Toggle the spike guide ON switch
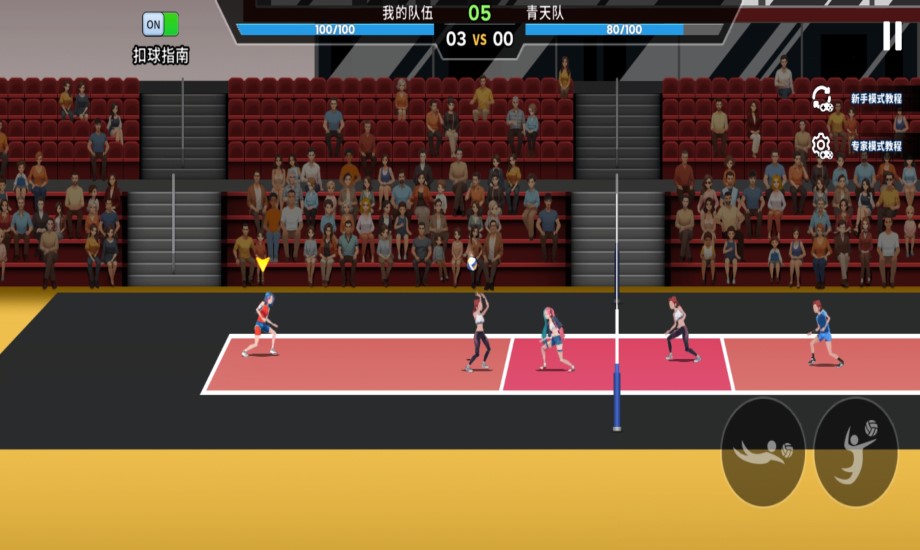Image resolution: width=920 pixels, height=550 pixels. point(160,24)
